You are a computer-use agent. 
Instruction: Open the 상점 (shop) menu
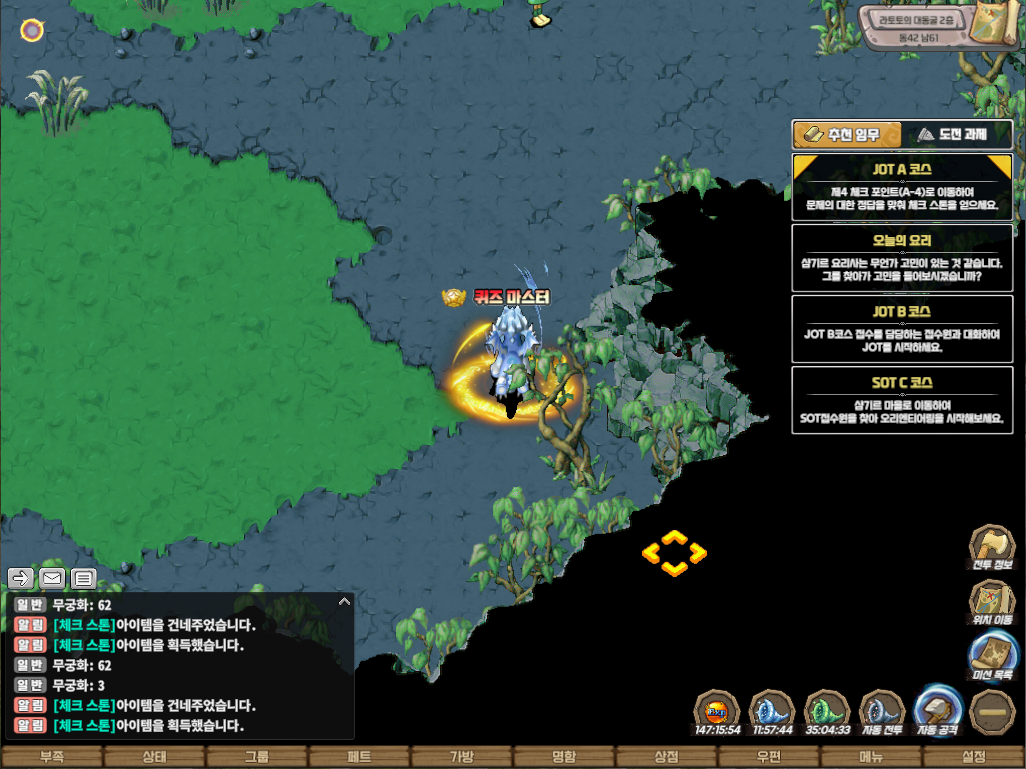pyautogui.click(x=666, y=757)
